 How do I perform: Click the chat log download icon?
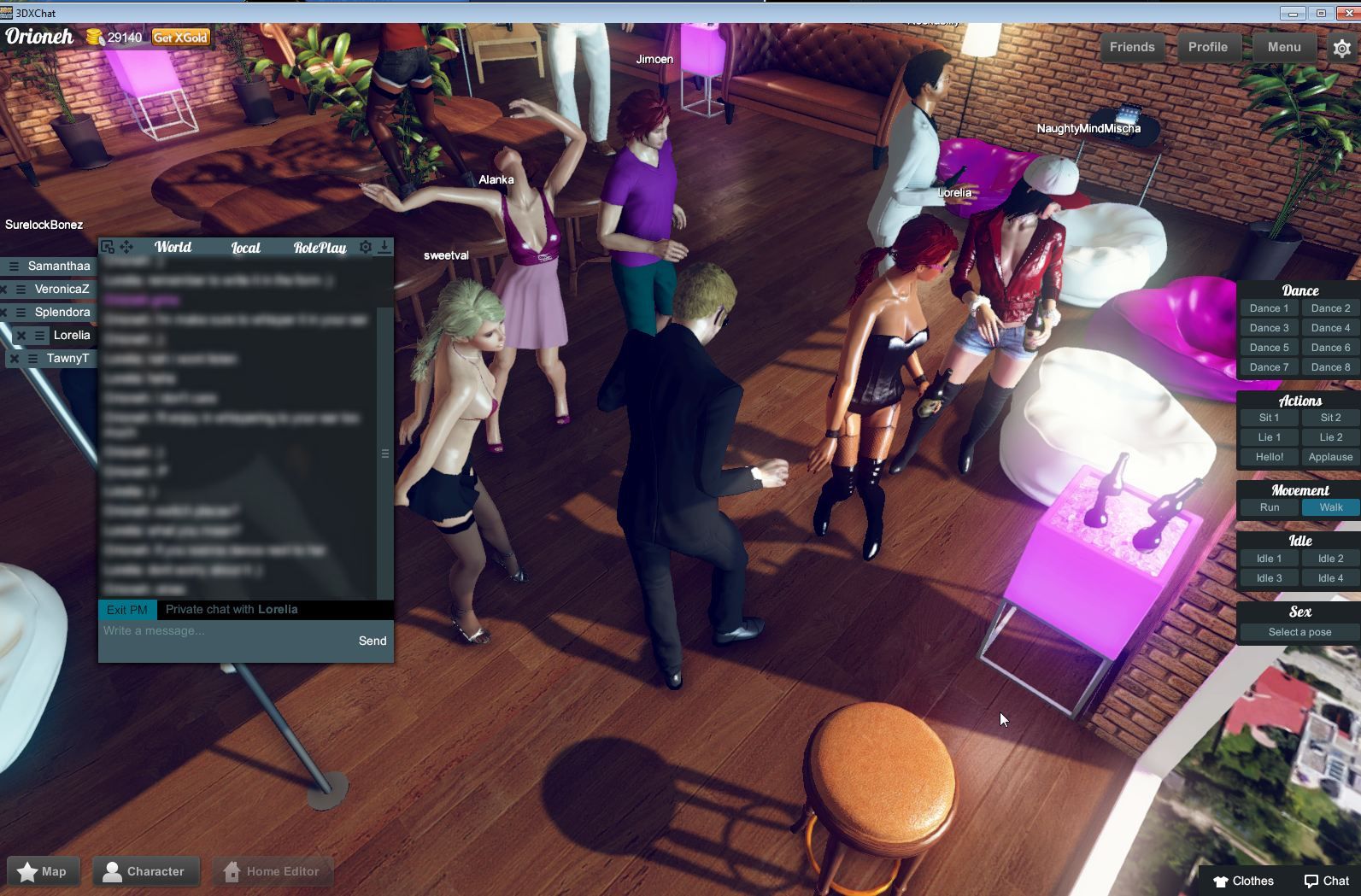click(384, 247)
